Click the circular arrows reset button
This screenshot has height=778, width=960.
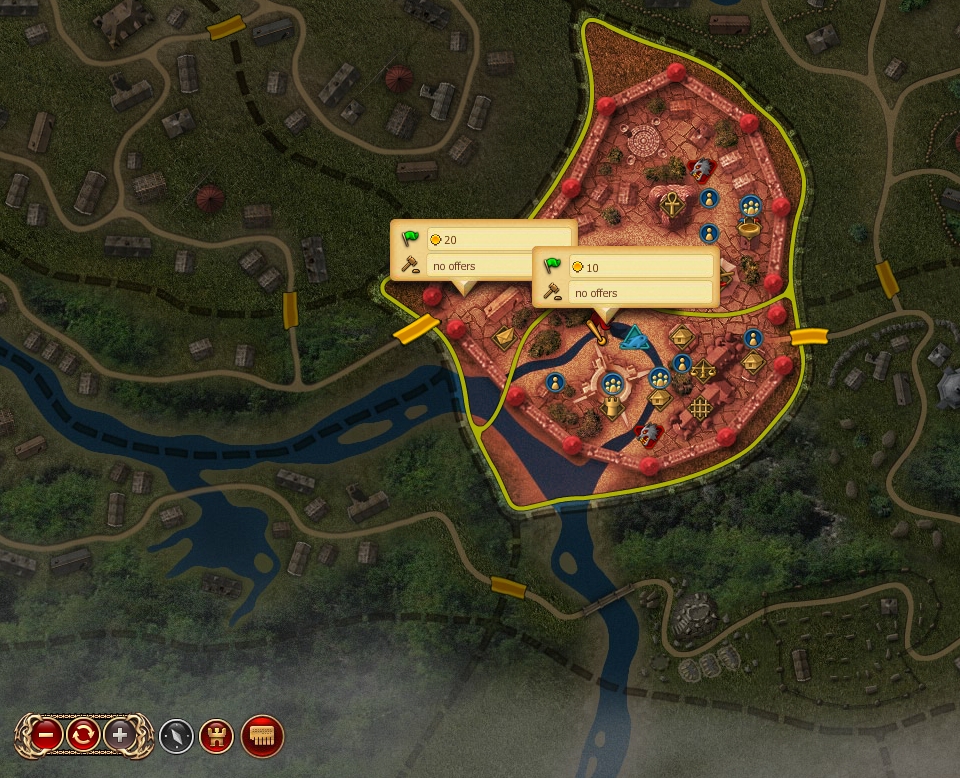click(83, 736)
